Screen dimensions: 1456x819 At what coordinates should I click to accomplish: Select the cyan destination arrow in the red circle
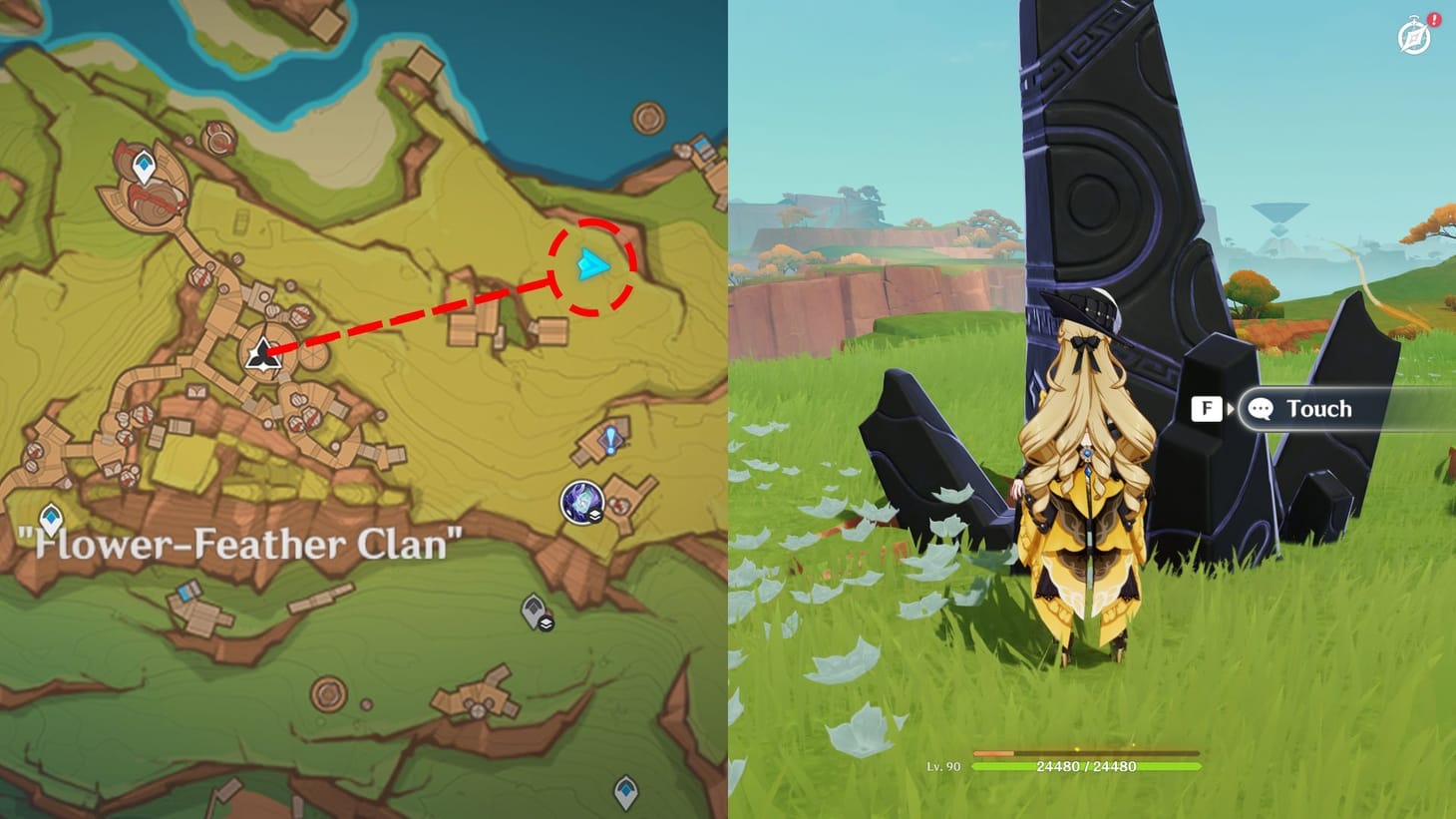pyautogui.click(x=590, y=264)
